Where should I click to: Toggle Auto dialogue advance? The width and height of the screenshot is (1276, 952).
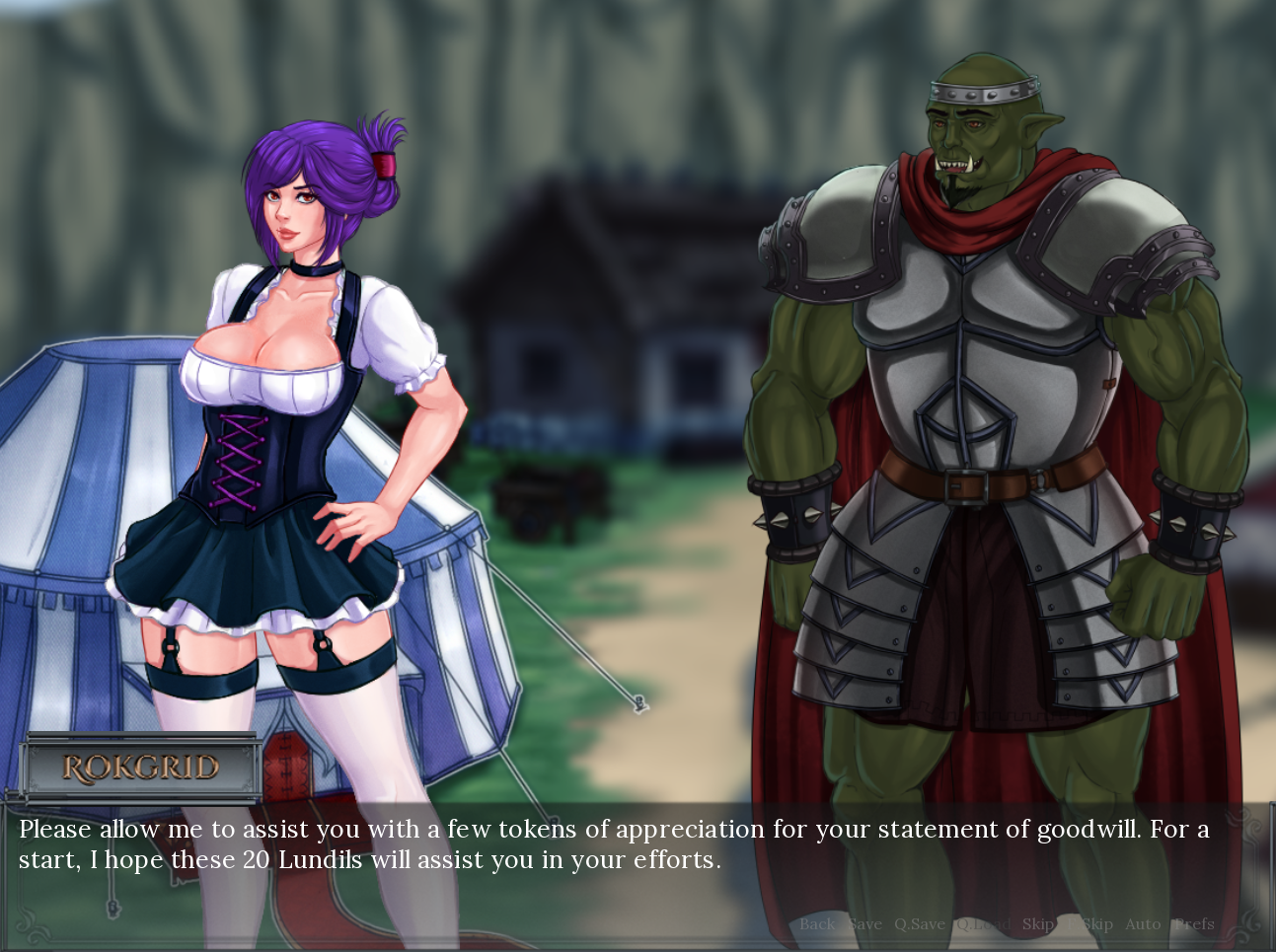[1143, 924]
